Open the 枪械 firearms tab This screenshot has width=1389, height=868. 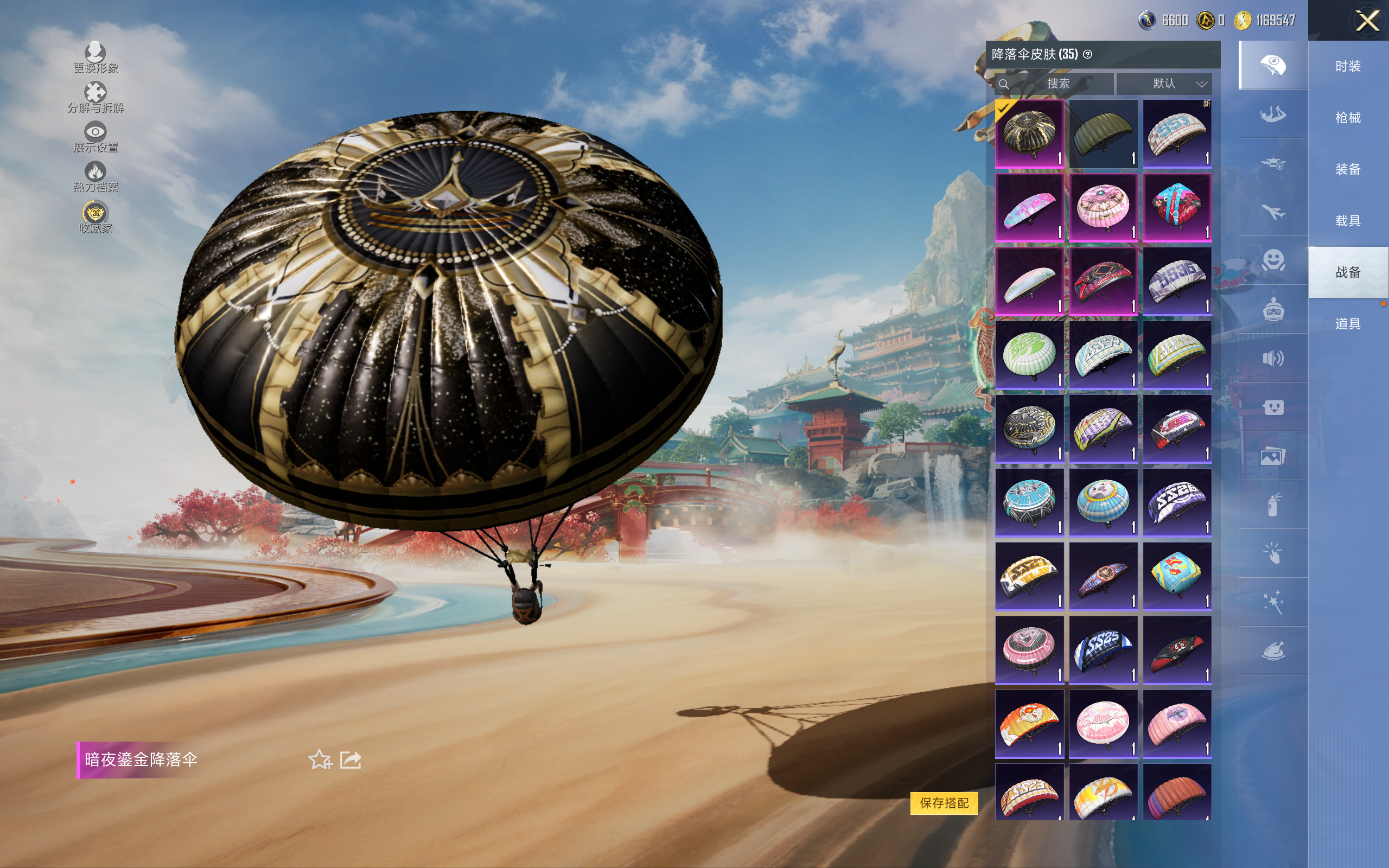[1347, 118]
